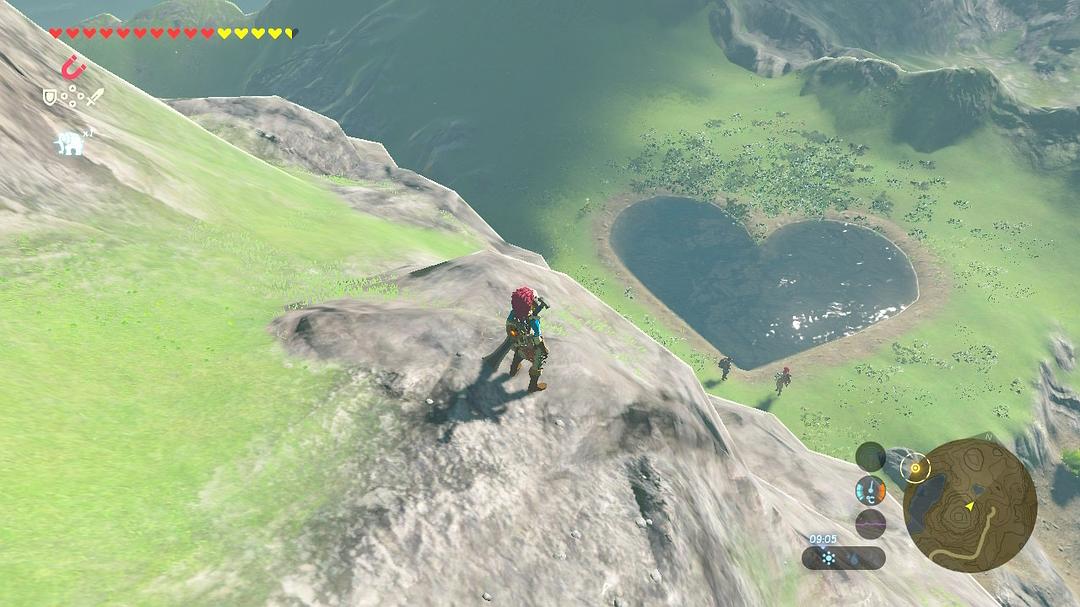Click the weather forecast bar
The height and width of the screenshot is (607, 1080).
coord(843,558)
